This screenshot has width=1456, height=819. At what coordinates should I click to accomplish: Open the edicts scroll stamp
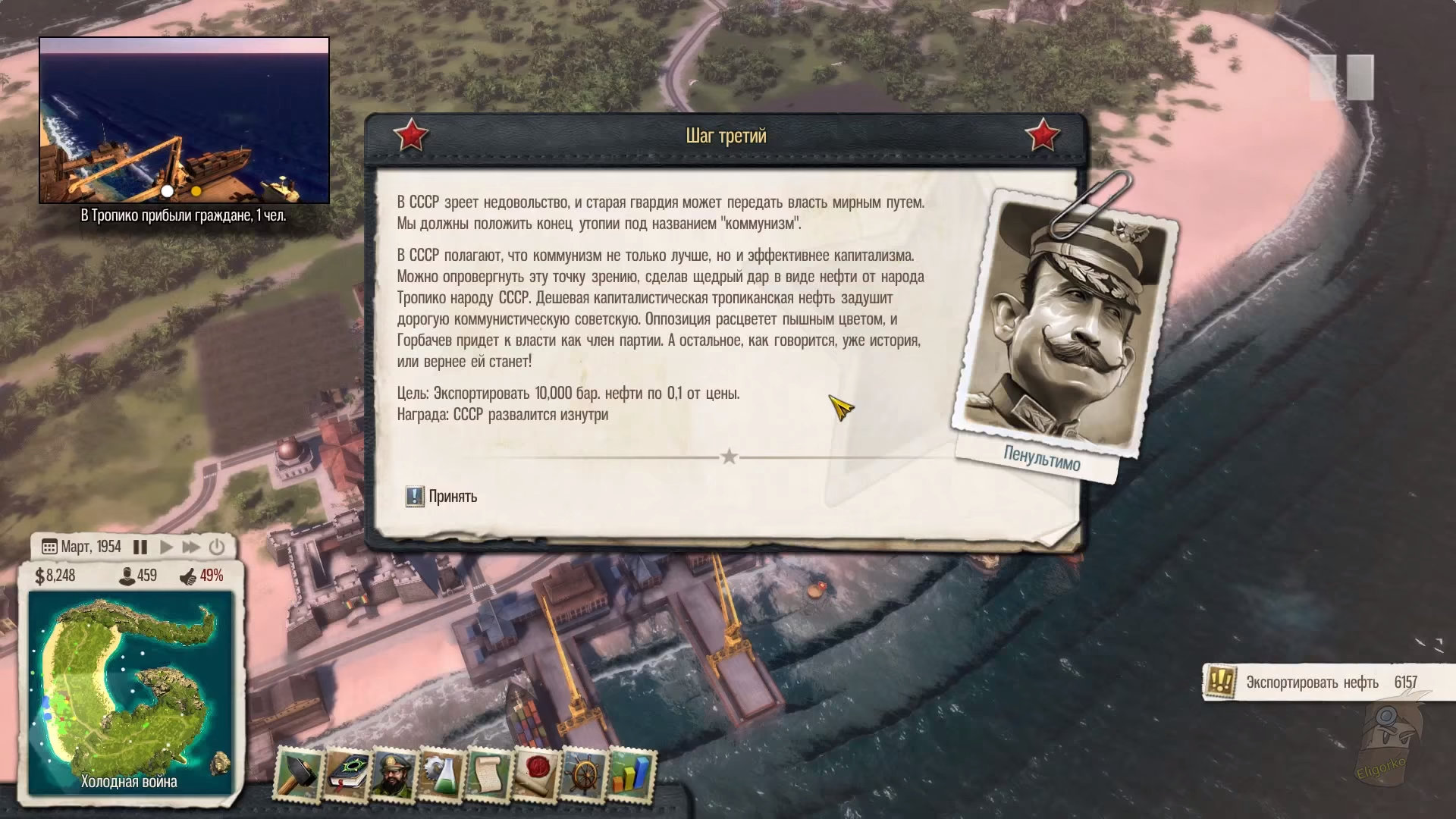(x=489, y=774)
